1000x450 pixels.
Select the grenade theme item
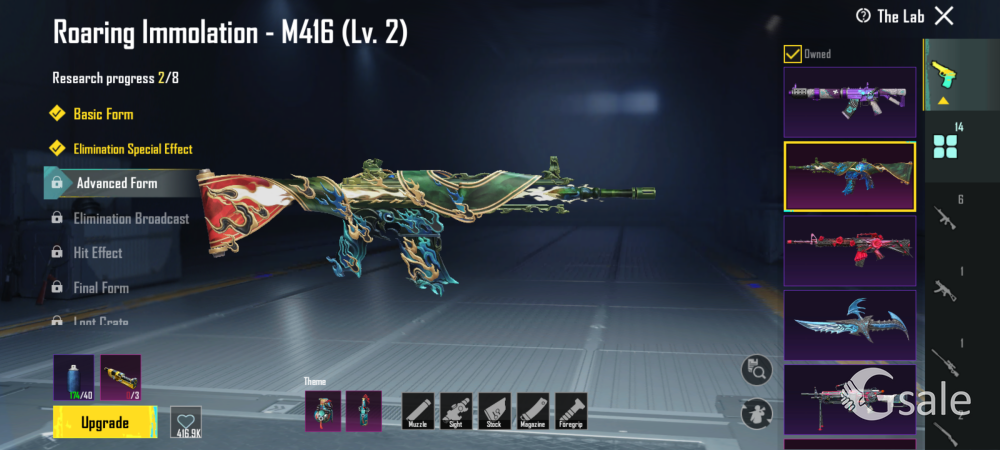322,411
